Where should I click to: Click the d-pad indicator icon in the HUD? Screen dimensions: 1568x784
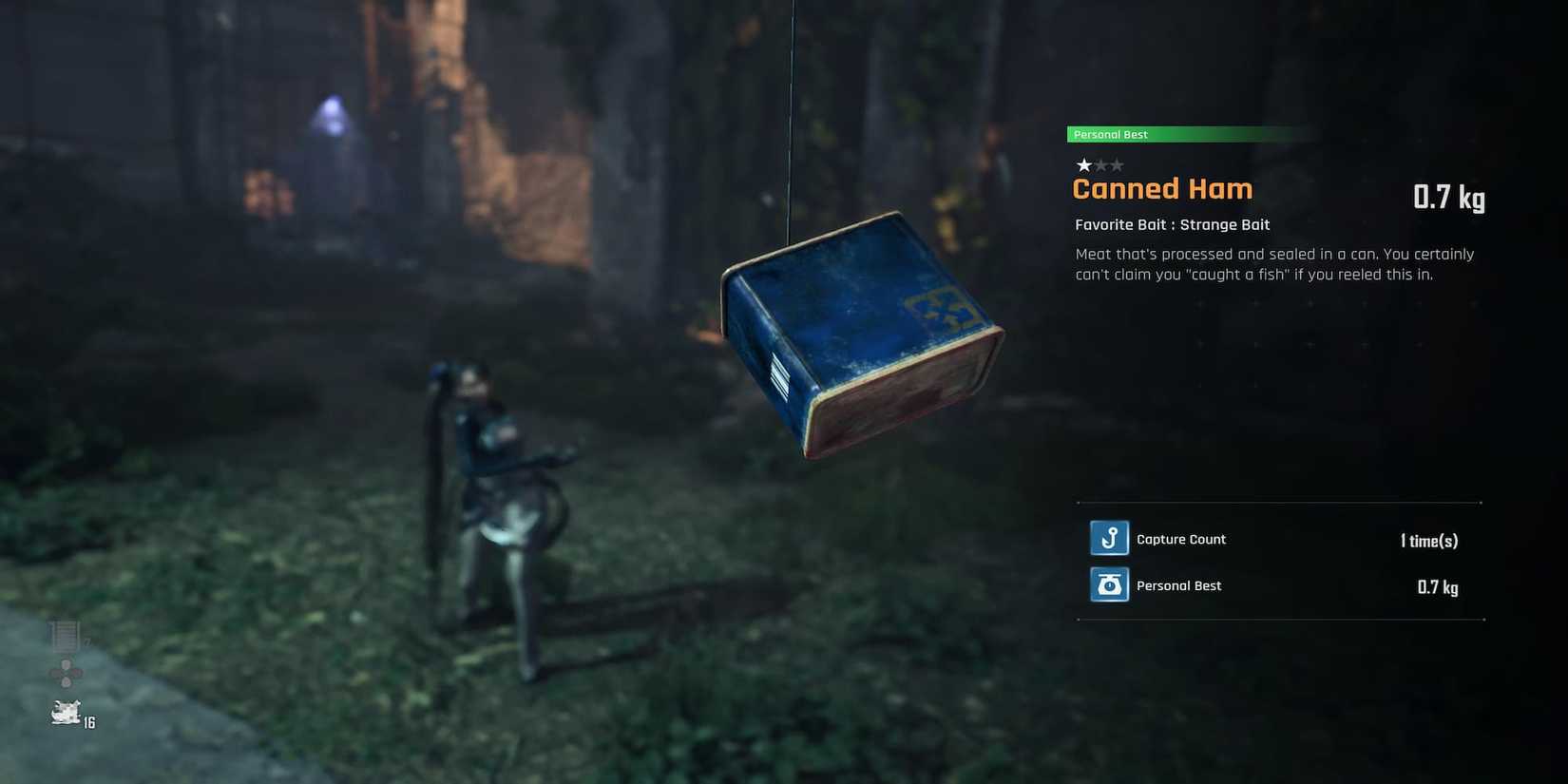[65, 675]
